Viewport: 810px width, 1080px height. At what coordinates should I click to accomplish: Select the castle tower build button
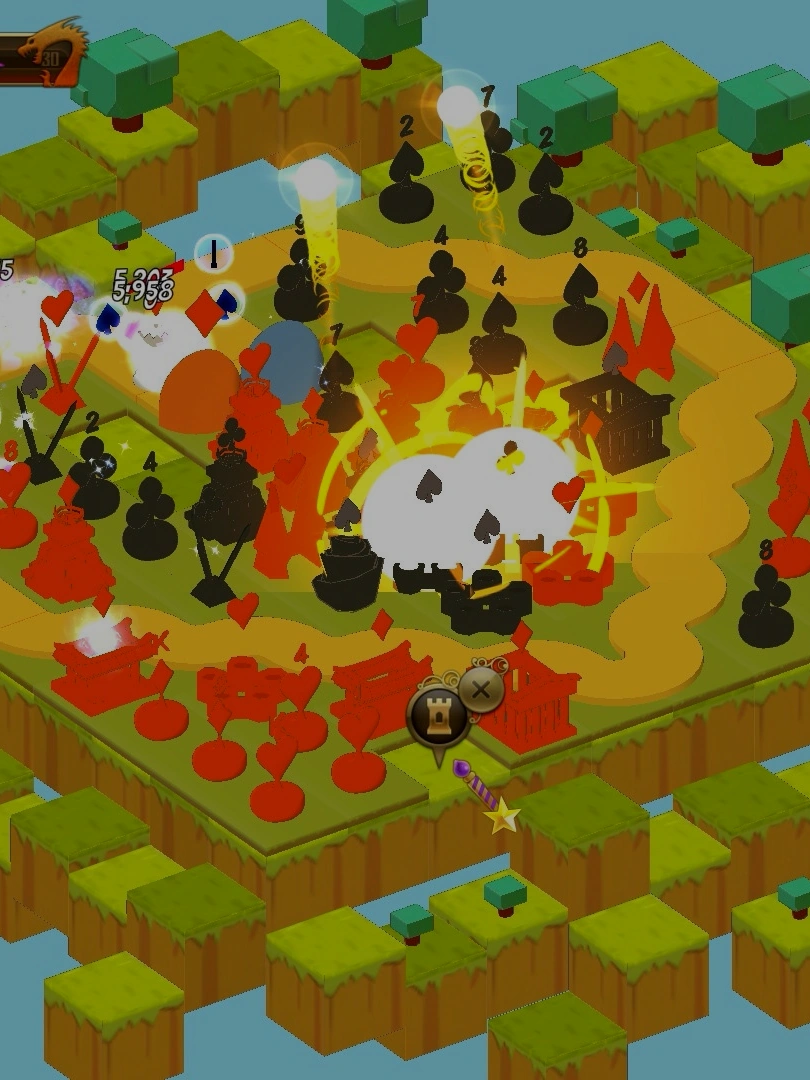tap(438, 716)
